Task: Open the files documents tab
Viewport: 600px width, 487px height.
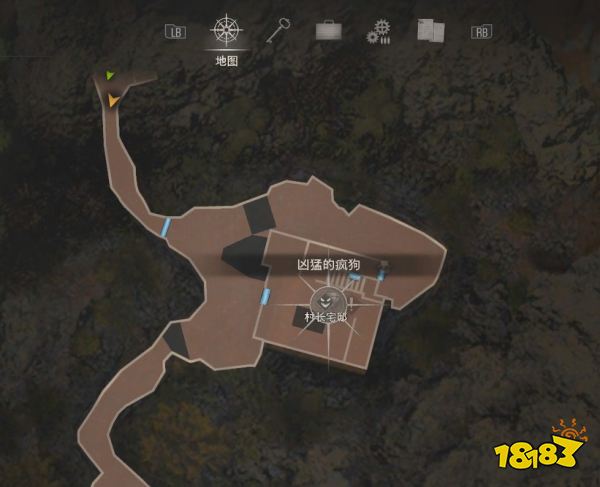Action: pyautogui.click(x=430, y=31)
